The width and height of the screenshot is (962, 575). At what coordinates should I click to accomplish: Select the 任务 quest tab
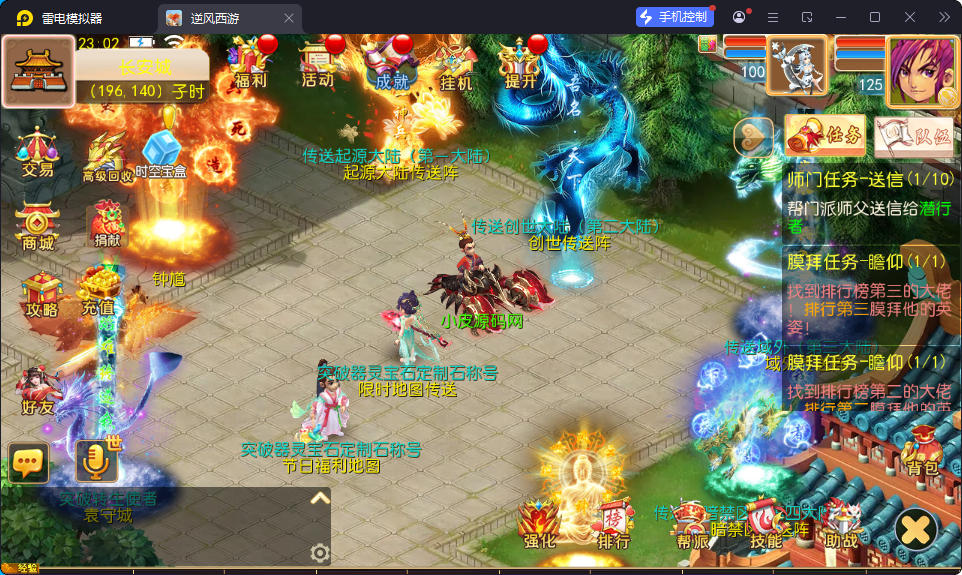click(825, 135)
